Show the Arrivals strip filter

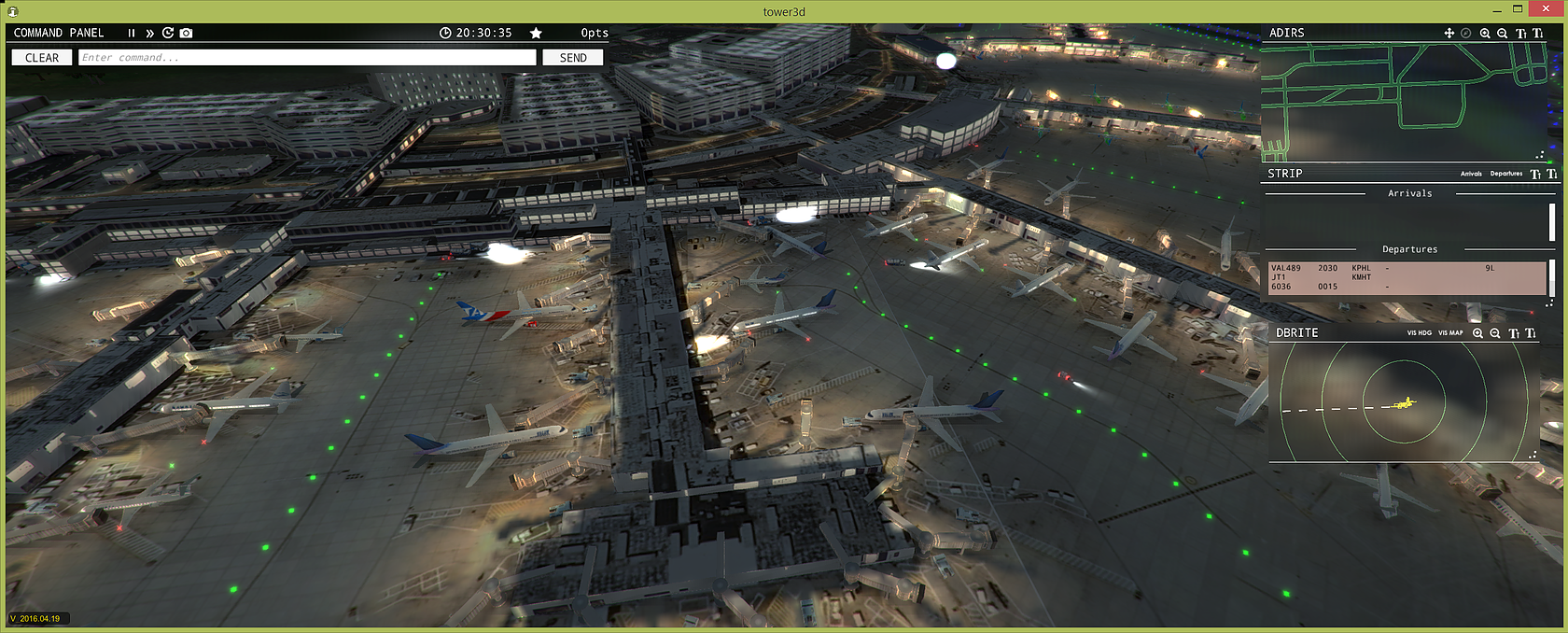[x=1471, y=174]
